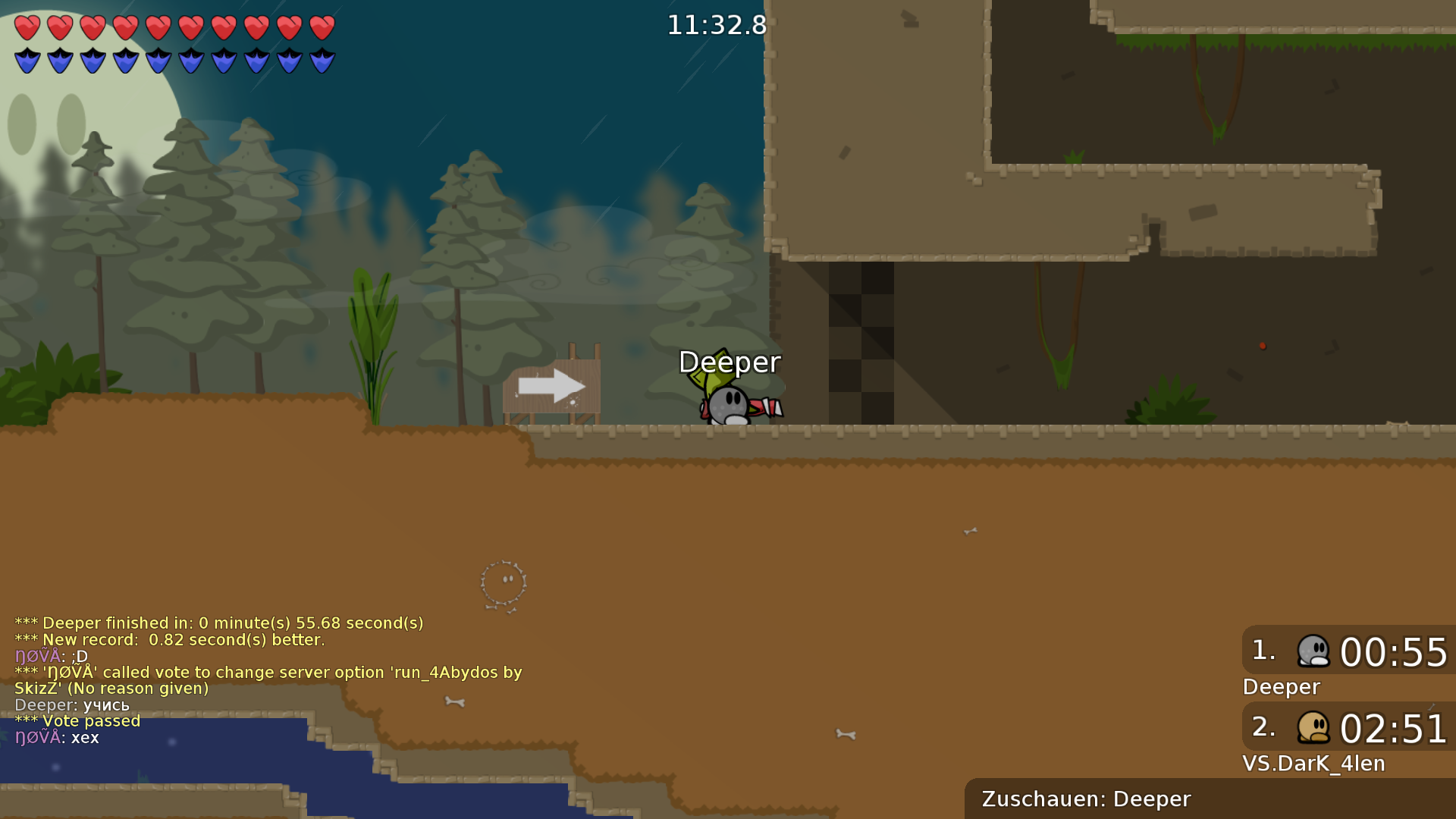Image resolution: width=1456 pixels, height=819 pixels.
Task: Click the Deeper name above the player
Action: tap(730, 363)
